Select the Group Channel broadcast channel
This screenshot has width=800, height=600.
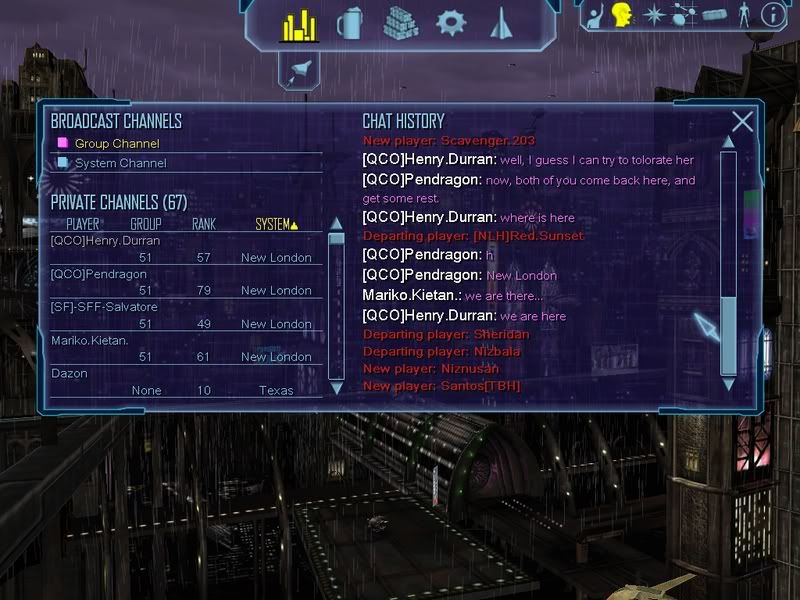[x=116, y=144]
